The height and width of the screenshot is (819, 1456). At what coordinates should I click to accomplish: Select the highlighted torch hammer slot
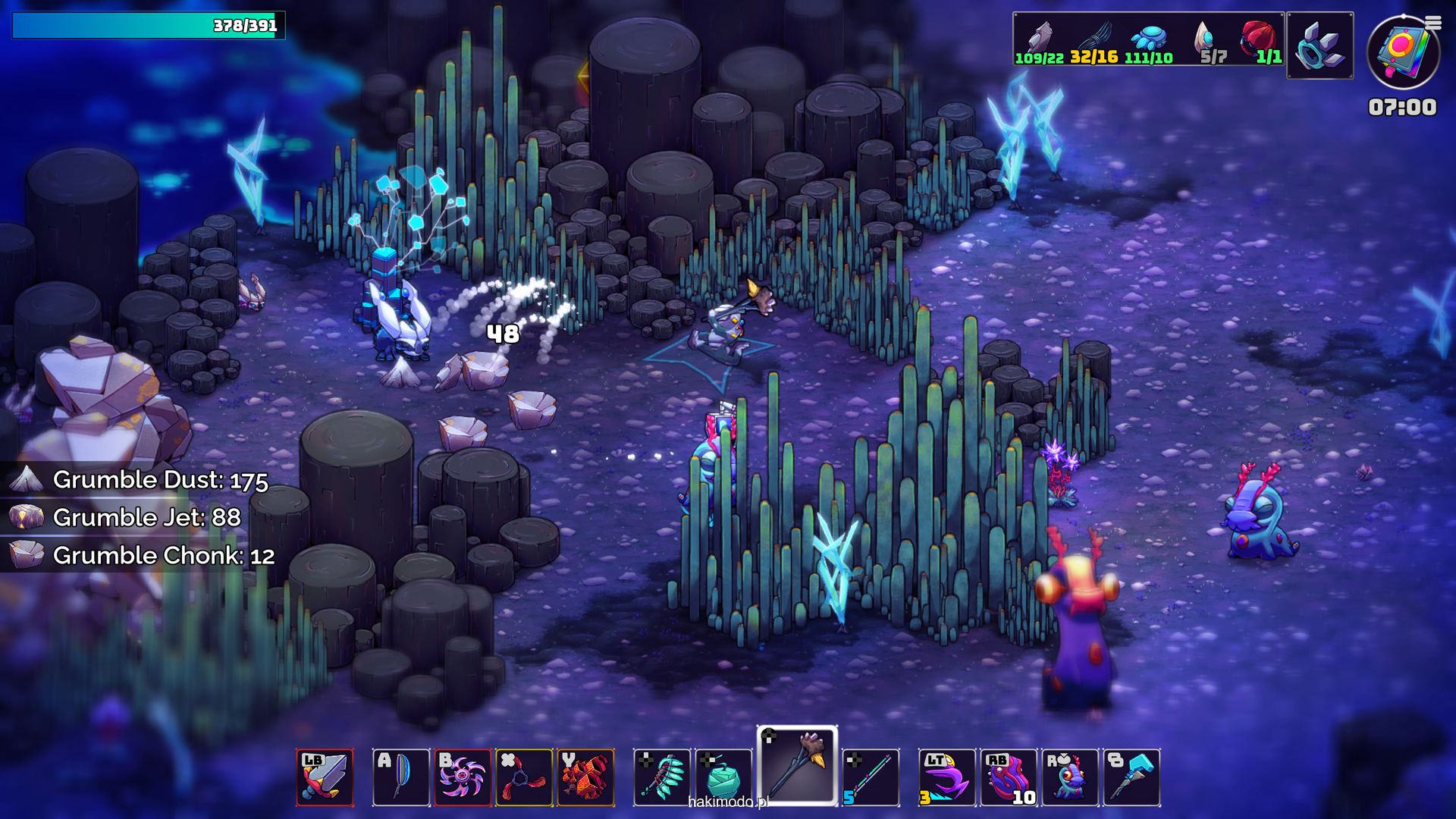pyautogui.click(x=797, y=764)
